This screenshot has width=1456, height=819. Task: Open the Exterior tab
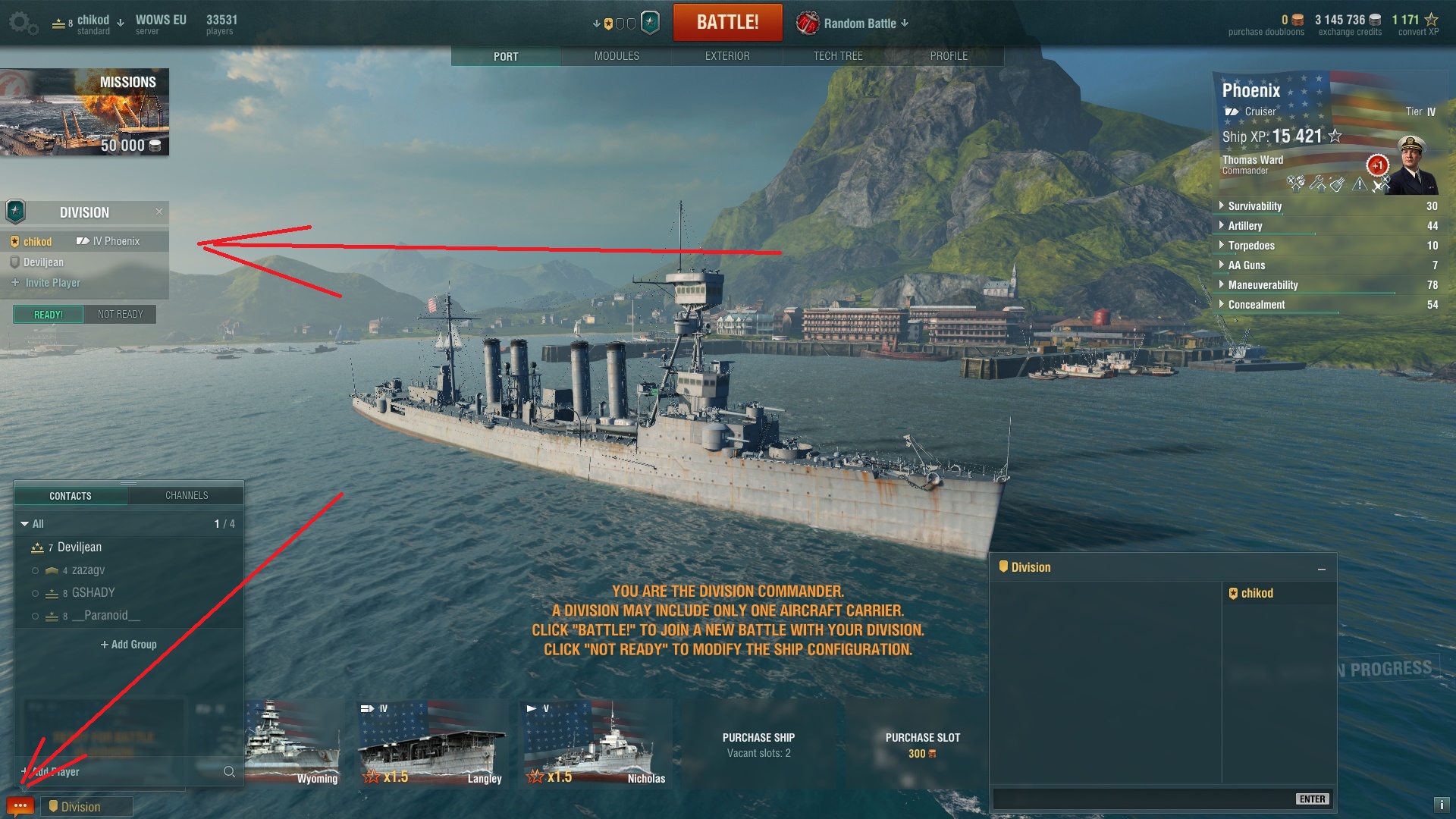pos(727,56)
